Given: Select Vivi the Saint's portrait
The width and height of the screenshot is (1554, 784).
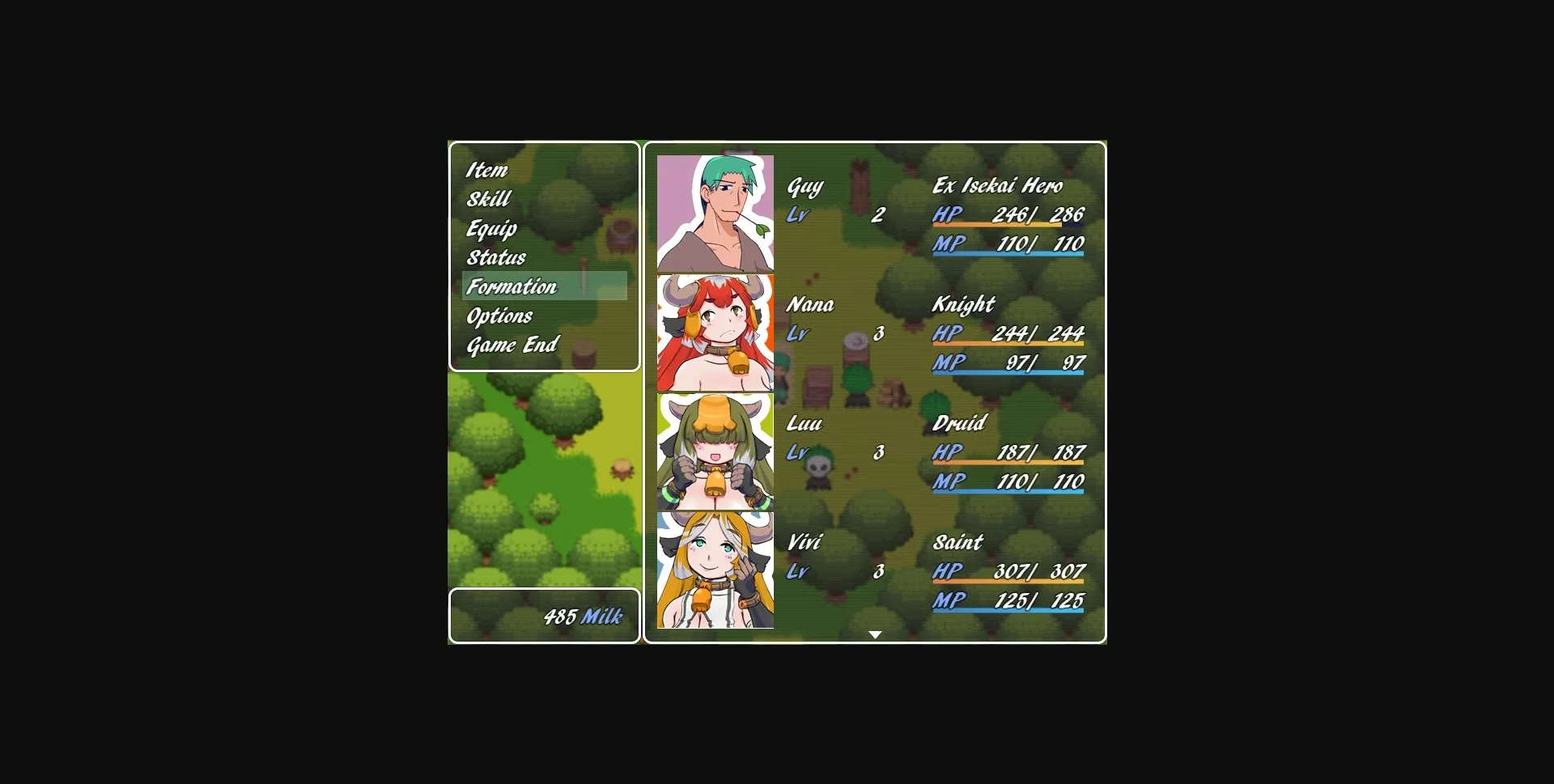Looking at the screenshot, I should (715, 569).
